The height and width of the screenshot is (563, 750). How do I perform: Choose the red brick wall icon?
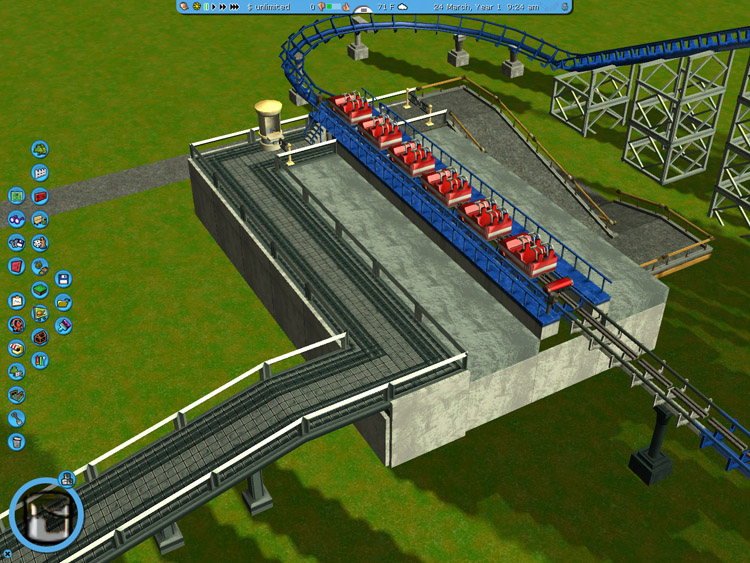click(40, 196)
